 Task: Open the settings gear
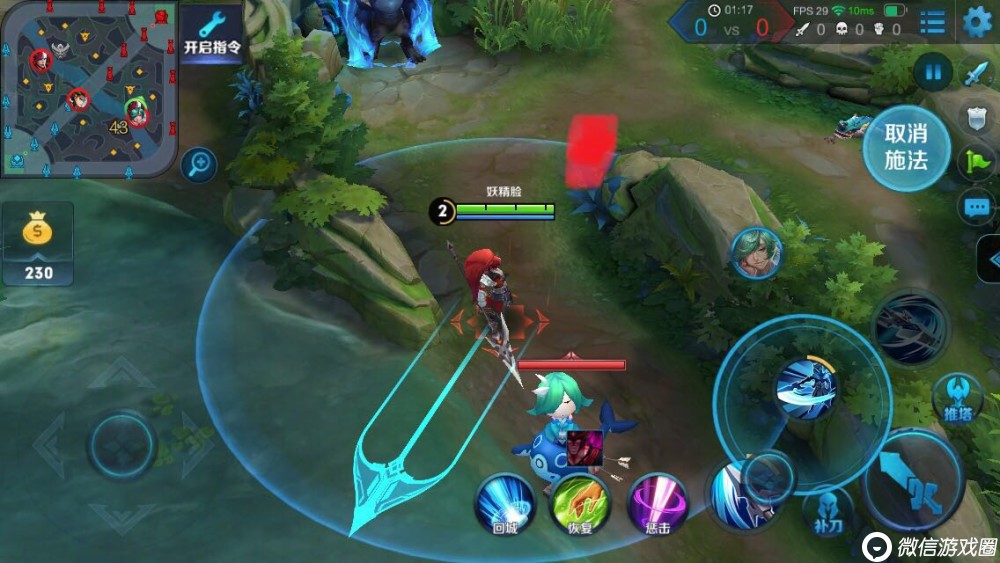coord(977,22)
